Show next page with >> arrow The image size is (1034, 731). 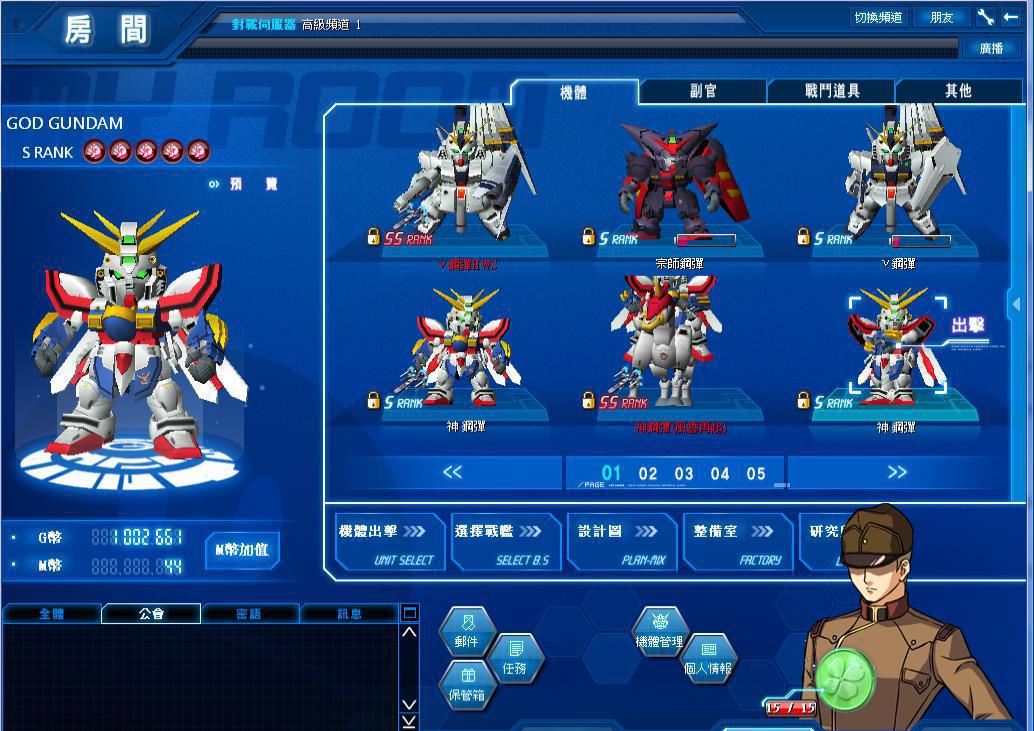(897, 473)
